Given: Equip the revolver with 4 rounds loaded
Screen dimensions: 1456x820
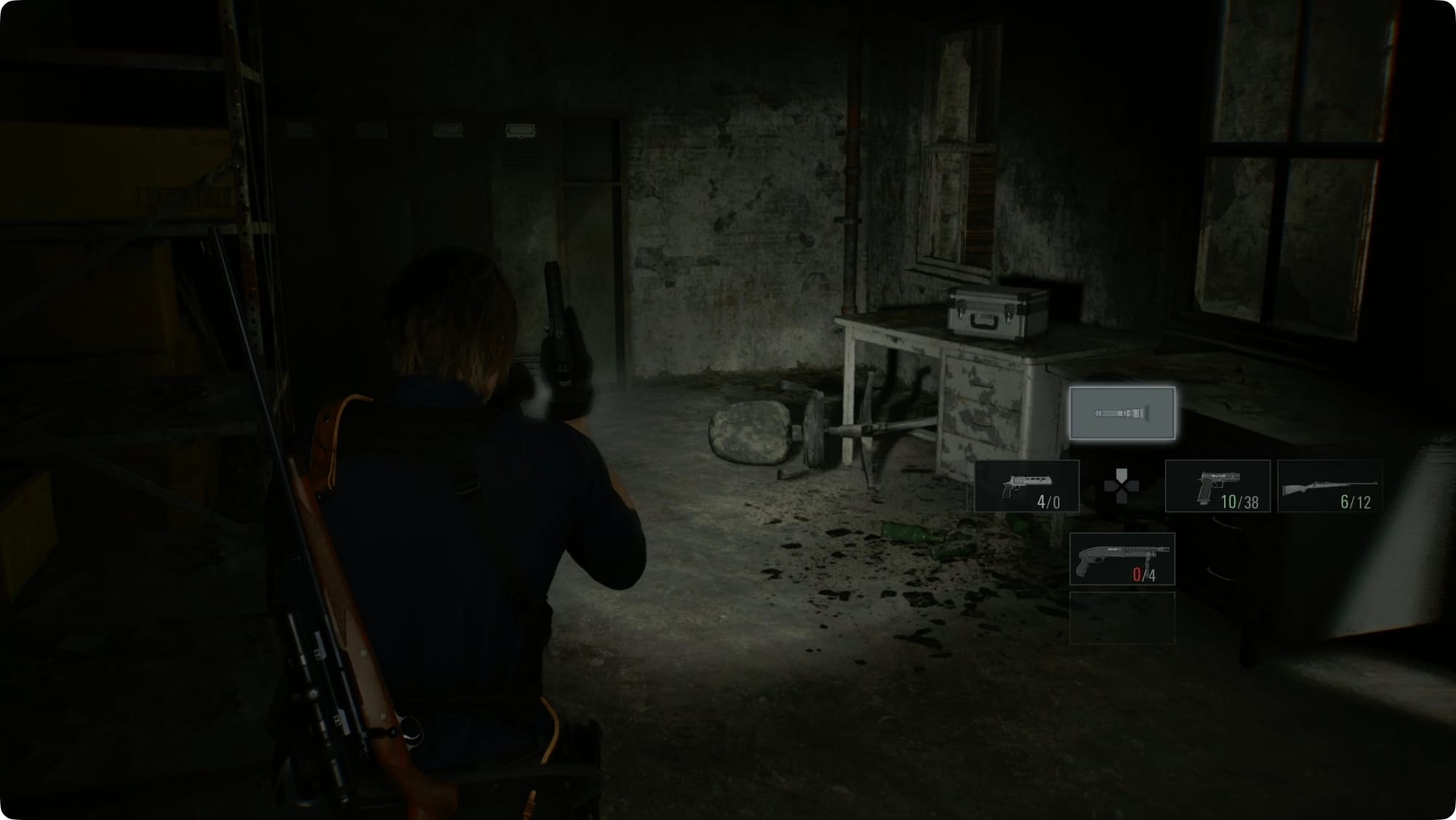Looking at the screenshot, I should pos(1026,486).
